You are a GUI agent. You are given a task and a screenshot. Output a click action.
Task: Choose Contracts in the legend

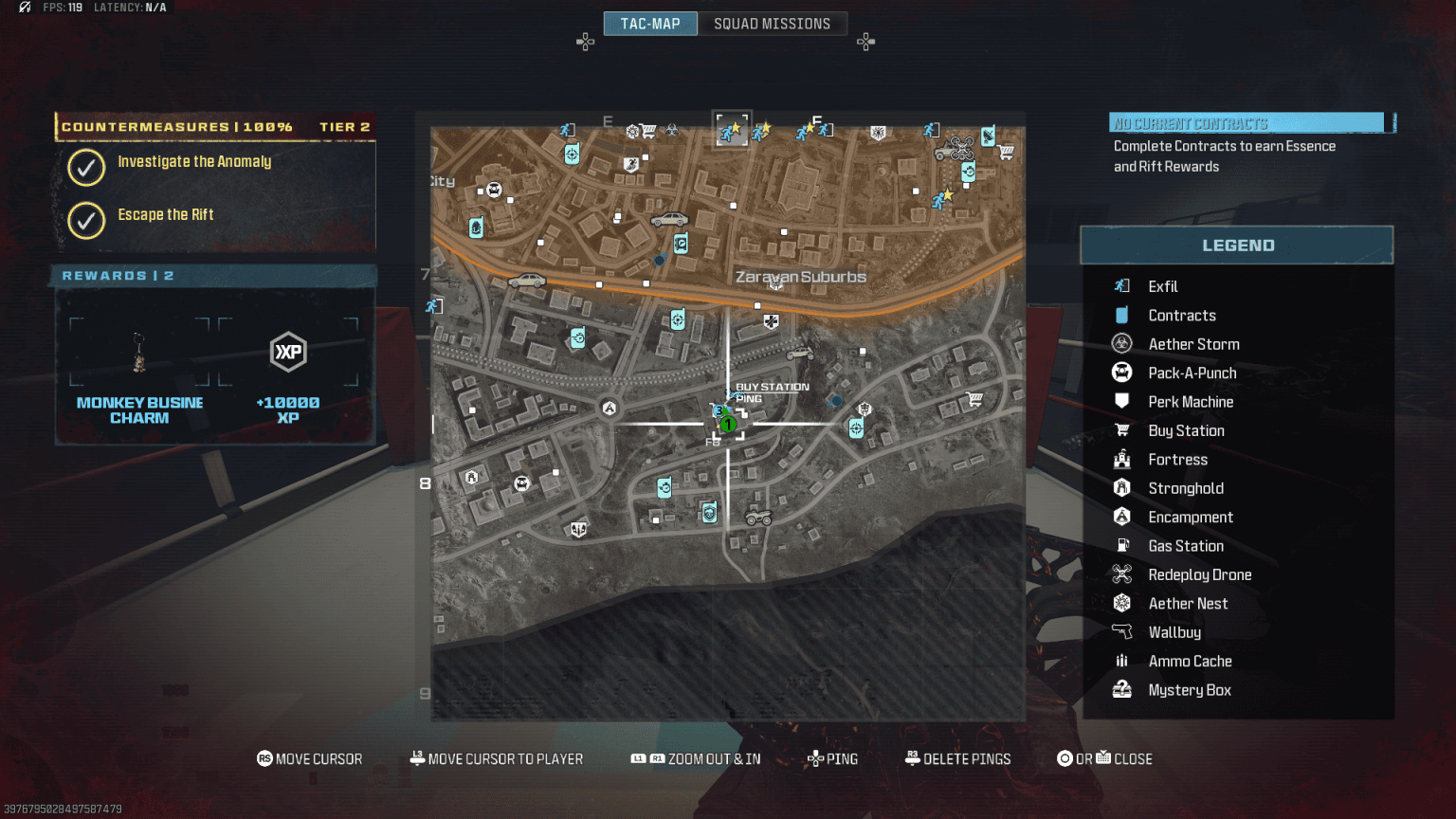1182,316
